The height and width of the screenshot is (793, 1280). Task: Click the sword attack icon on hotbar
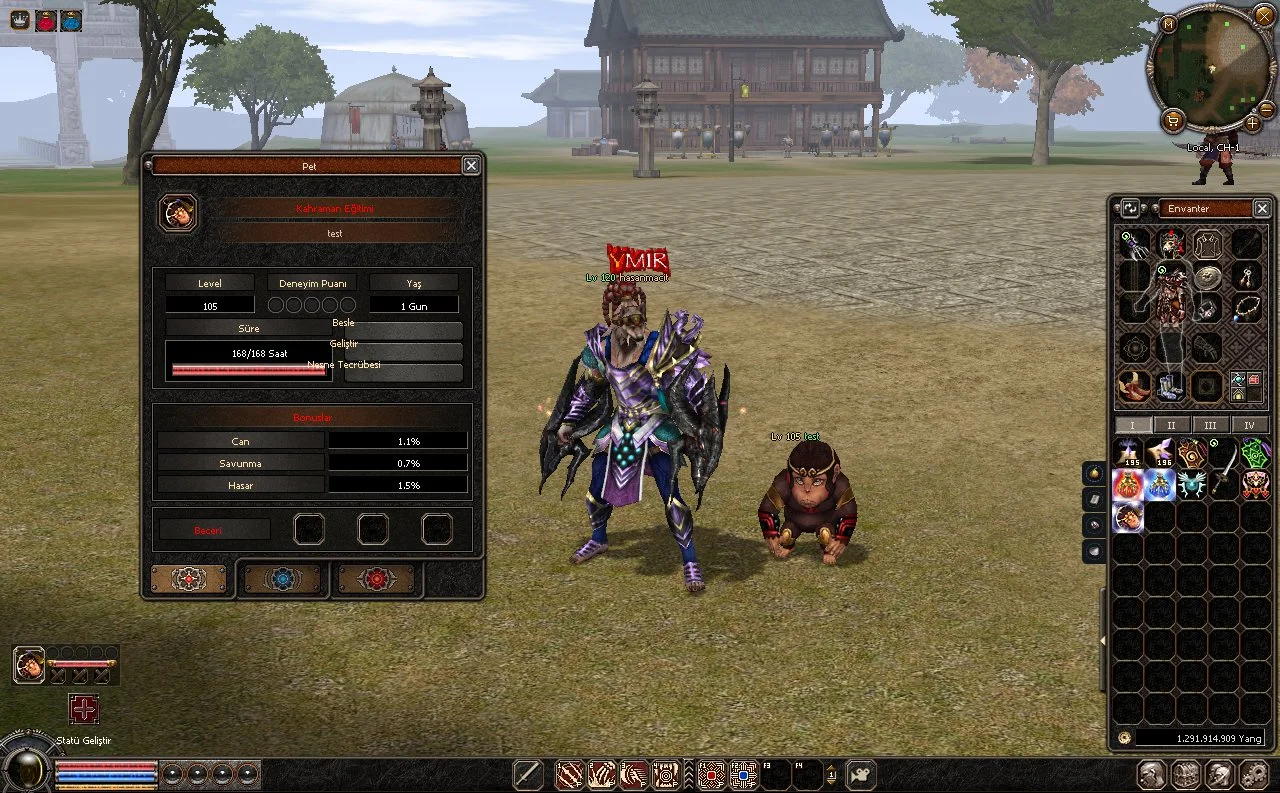coord(528,774)
